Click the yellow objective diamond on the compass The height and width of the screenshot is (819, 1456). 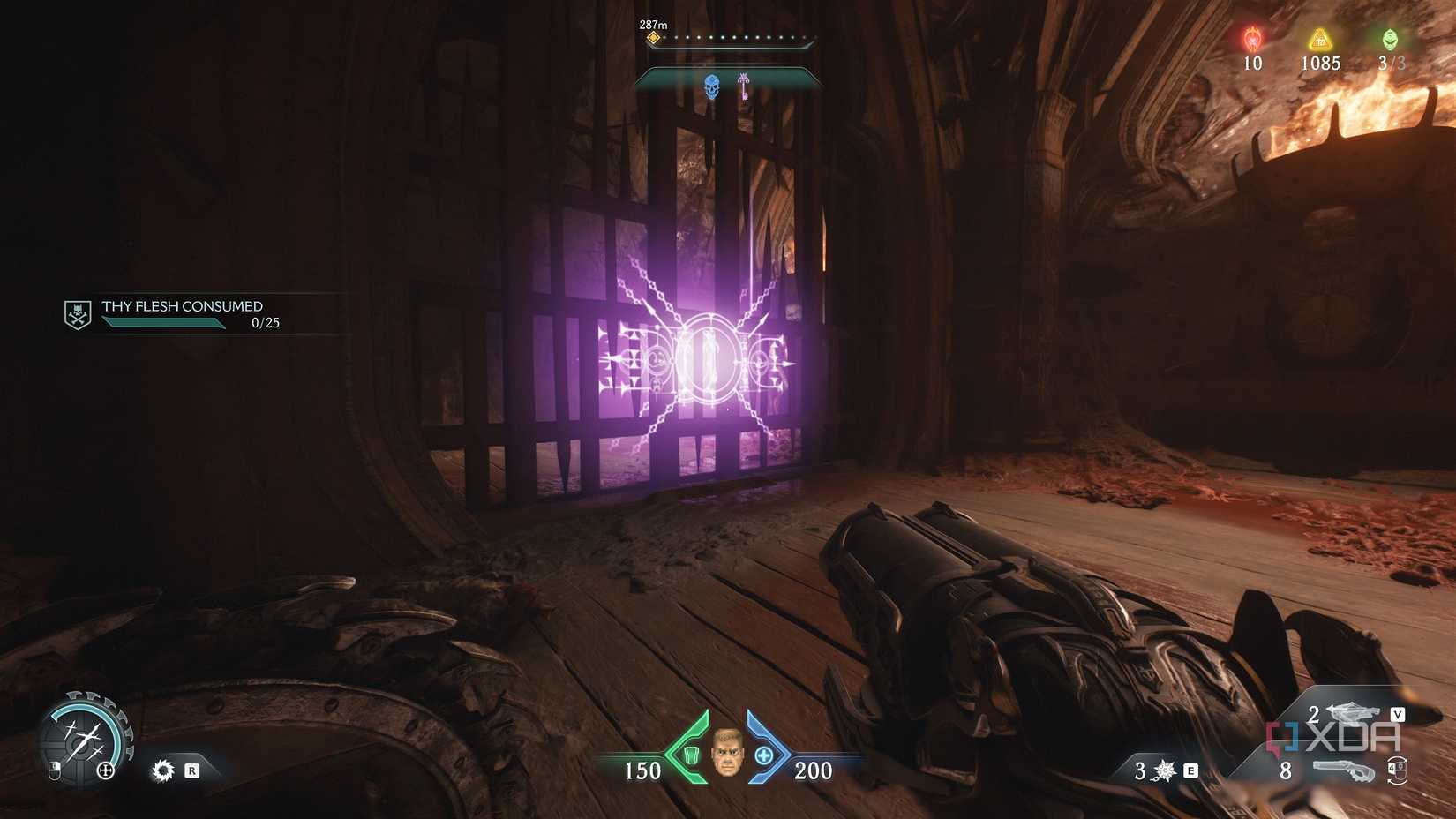point(653,38)
